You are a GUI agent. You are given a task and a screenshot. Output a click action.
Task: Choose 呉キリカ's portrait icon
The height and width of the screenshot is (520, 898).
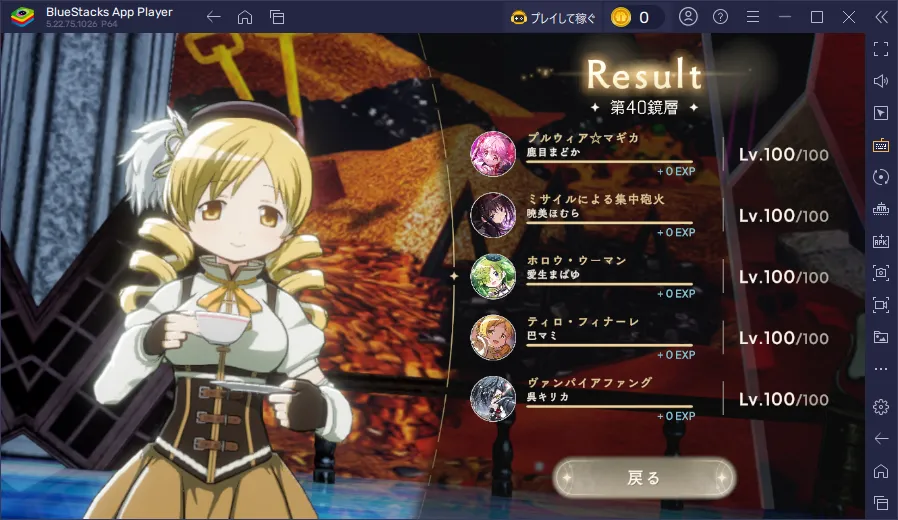point(493,398)
